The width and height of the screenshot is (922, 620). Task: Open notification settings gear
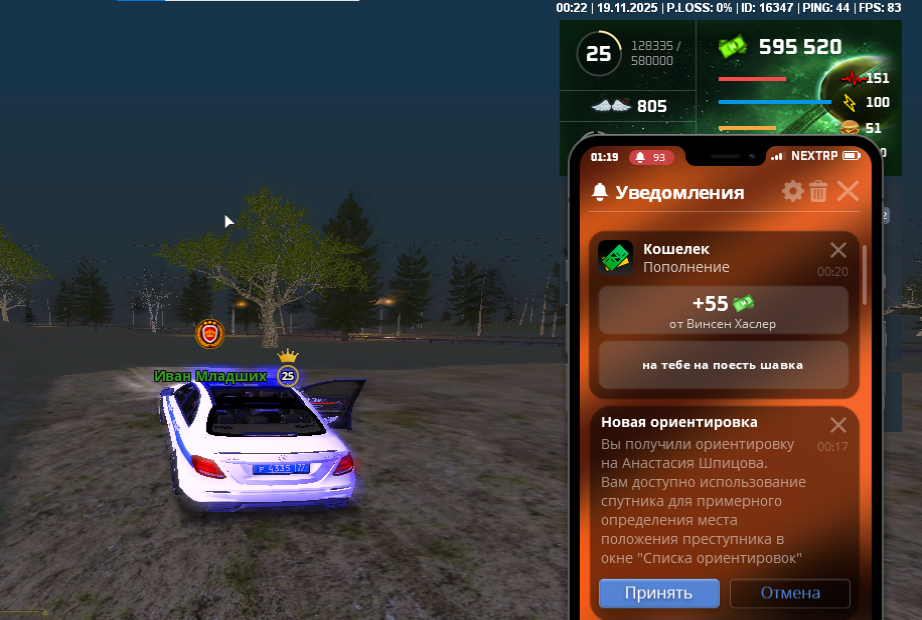click(793, 191)
